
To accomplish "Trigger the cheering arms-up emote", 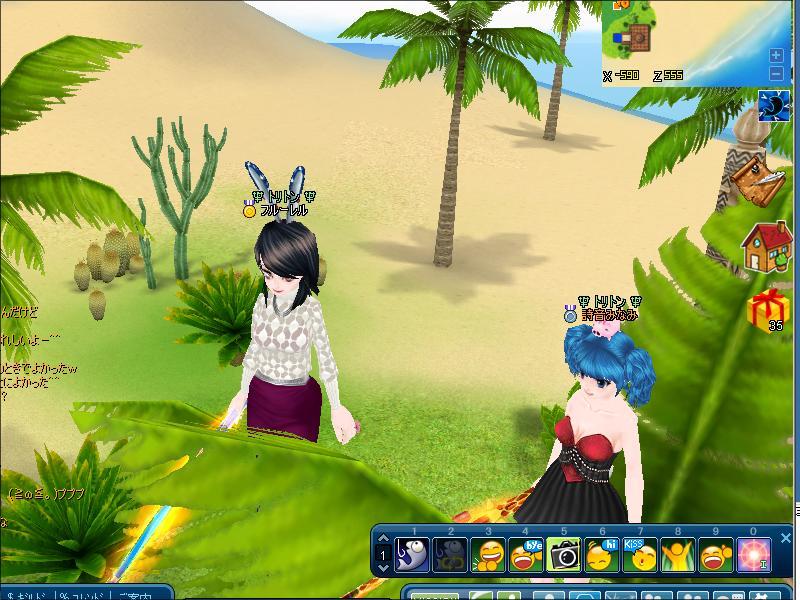I will [x=678, y=553].
